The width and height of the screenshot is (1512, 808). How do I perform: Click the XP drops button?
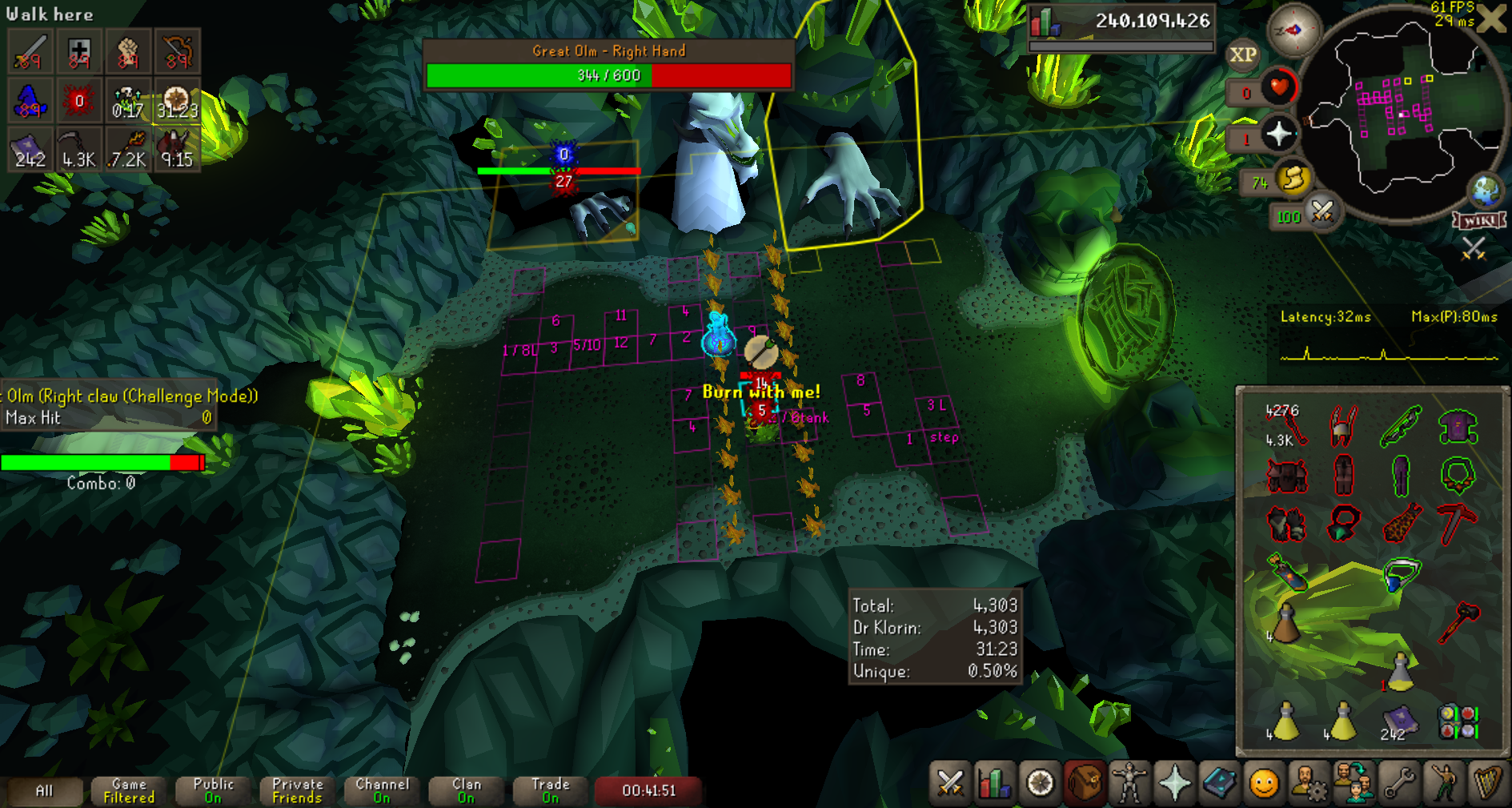point(1242,55)
